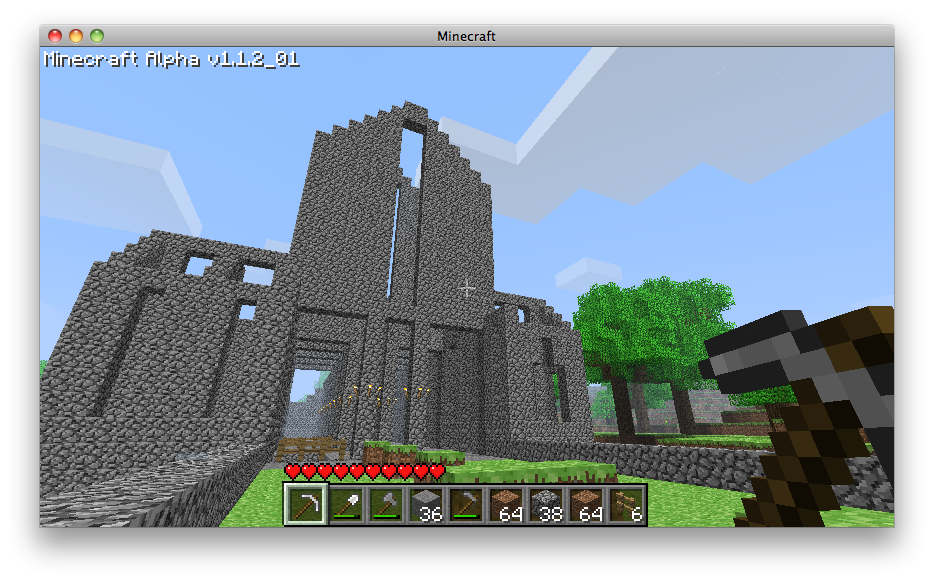This screenshot has height=582, width=934.
Task: Choose the stack of 6 ladders
Action: coord(625,505)
